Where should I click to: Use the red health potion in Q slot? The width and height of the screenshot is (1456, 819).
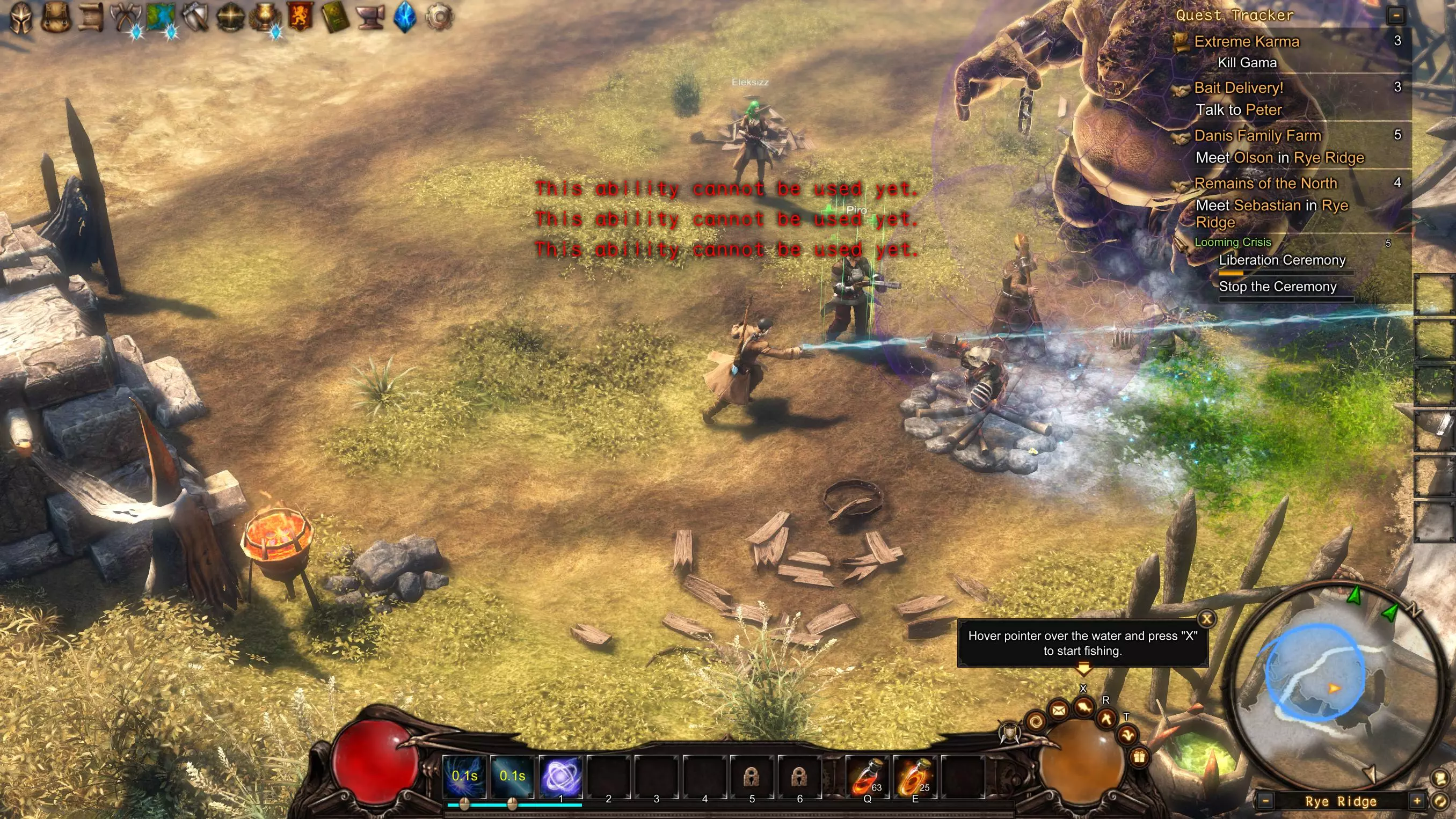pyautogui.click(x=867, y=776)
